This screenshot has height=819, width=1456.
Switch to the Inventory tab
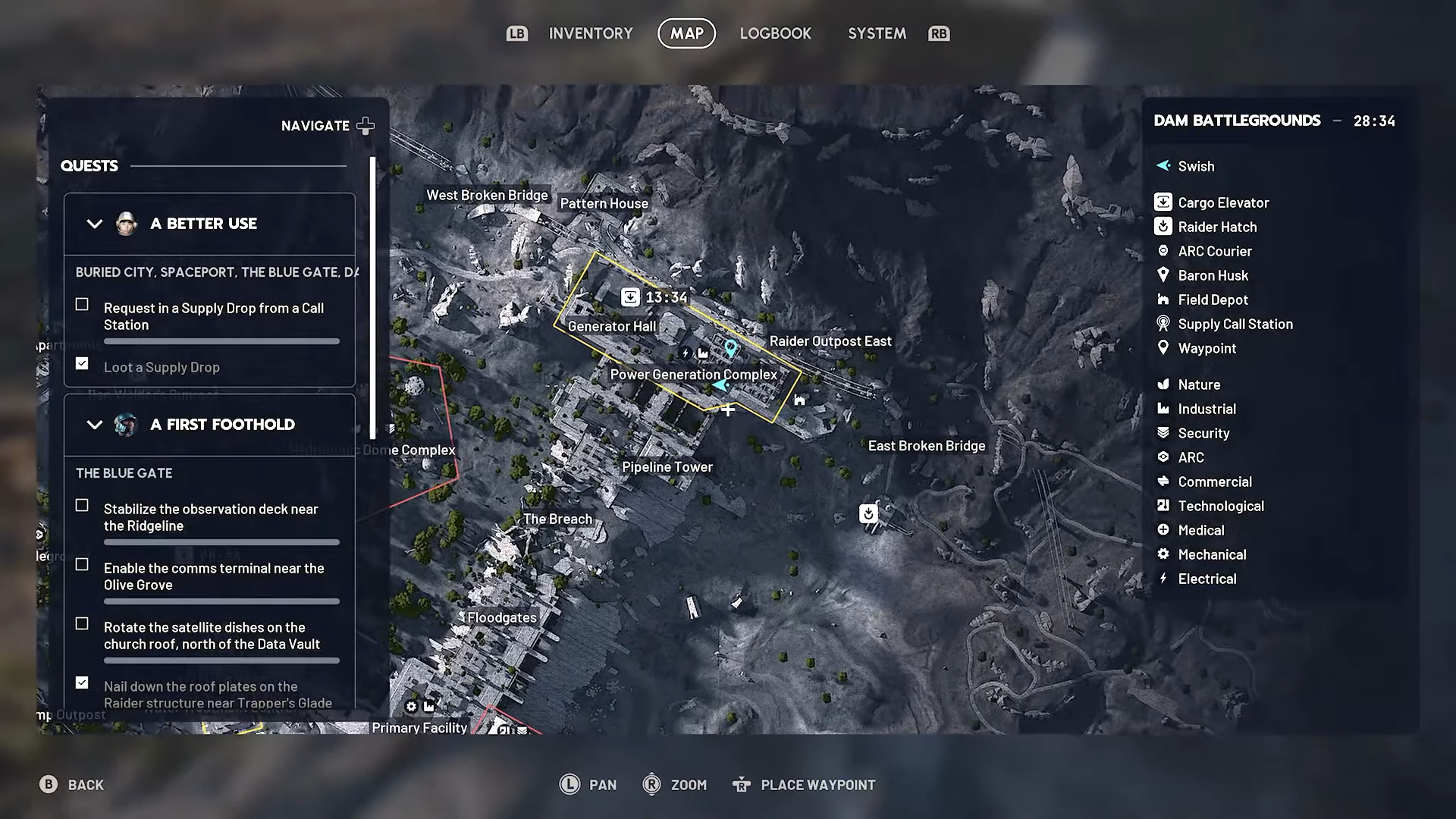(x=590, y=33)
